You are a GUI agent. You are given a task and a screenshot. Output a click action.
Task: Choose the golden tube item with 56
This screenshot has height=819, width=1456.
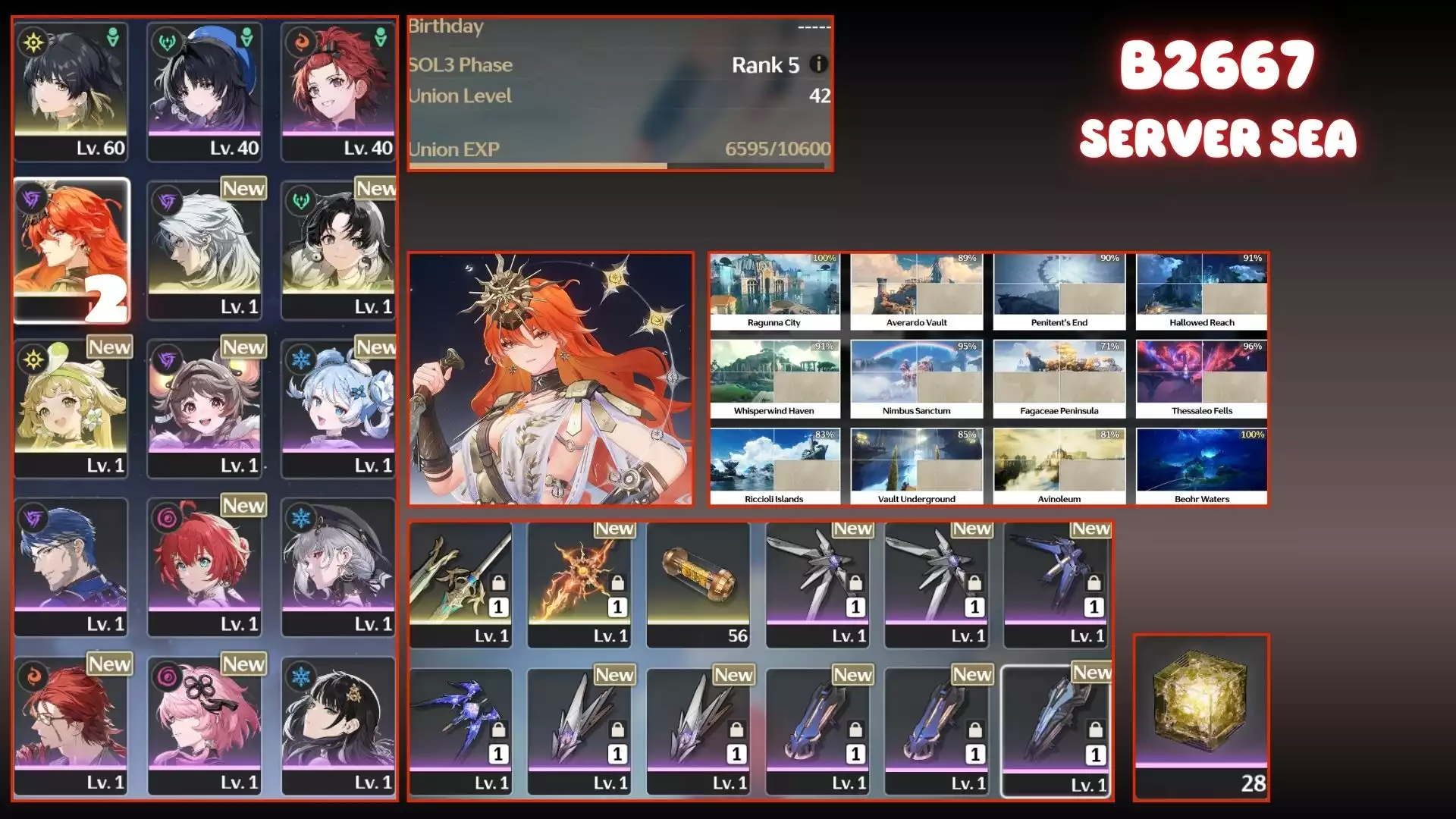point(698,585)
